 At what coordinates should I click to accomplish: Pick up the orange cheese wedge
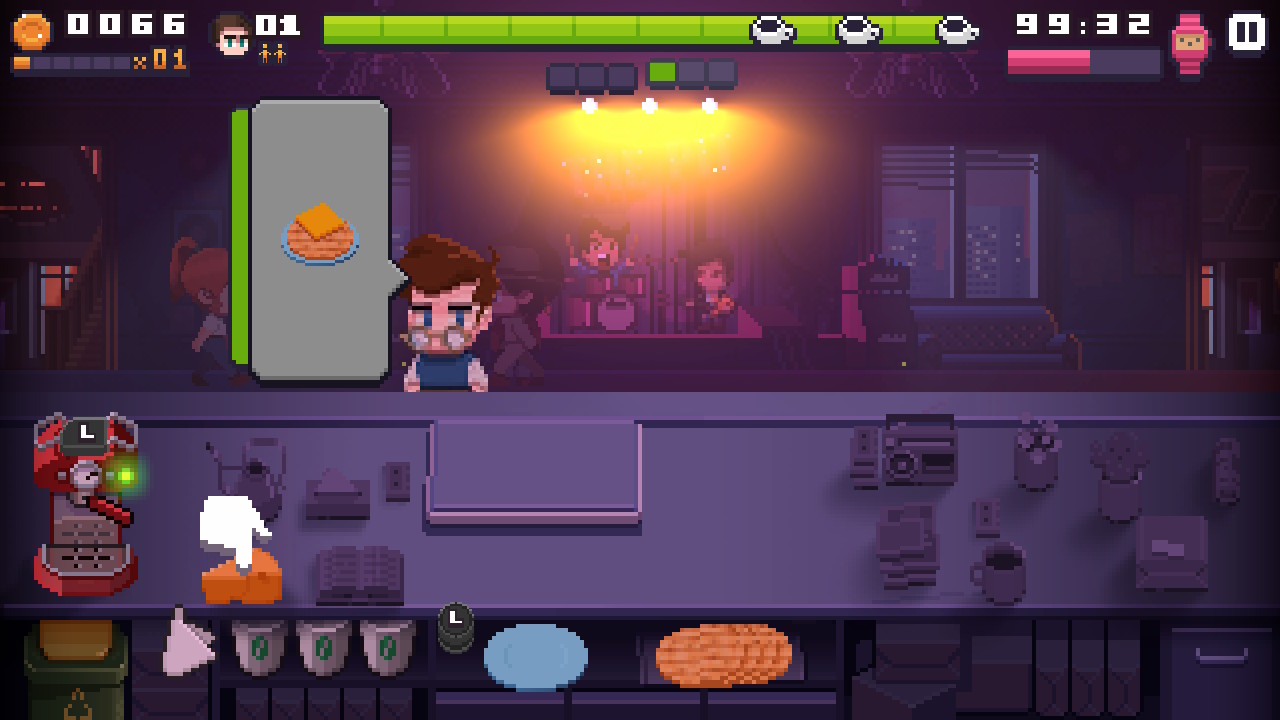tap(243, 578)
